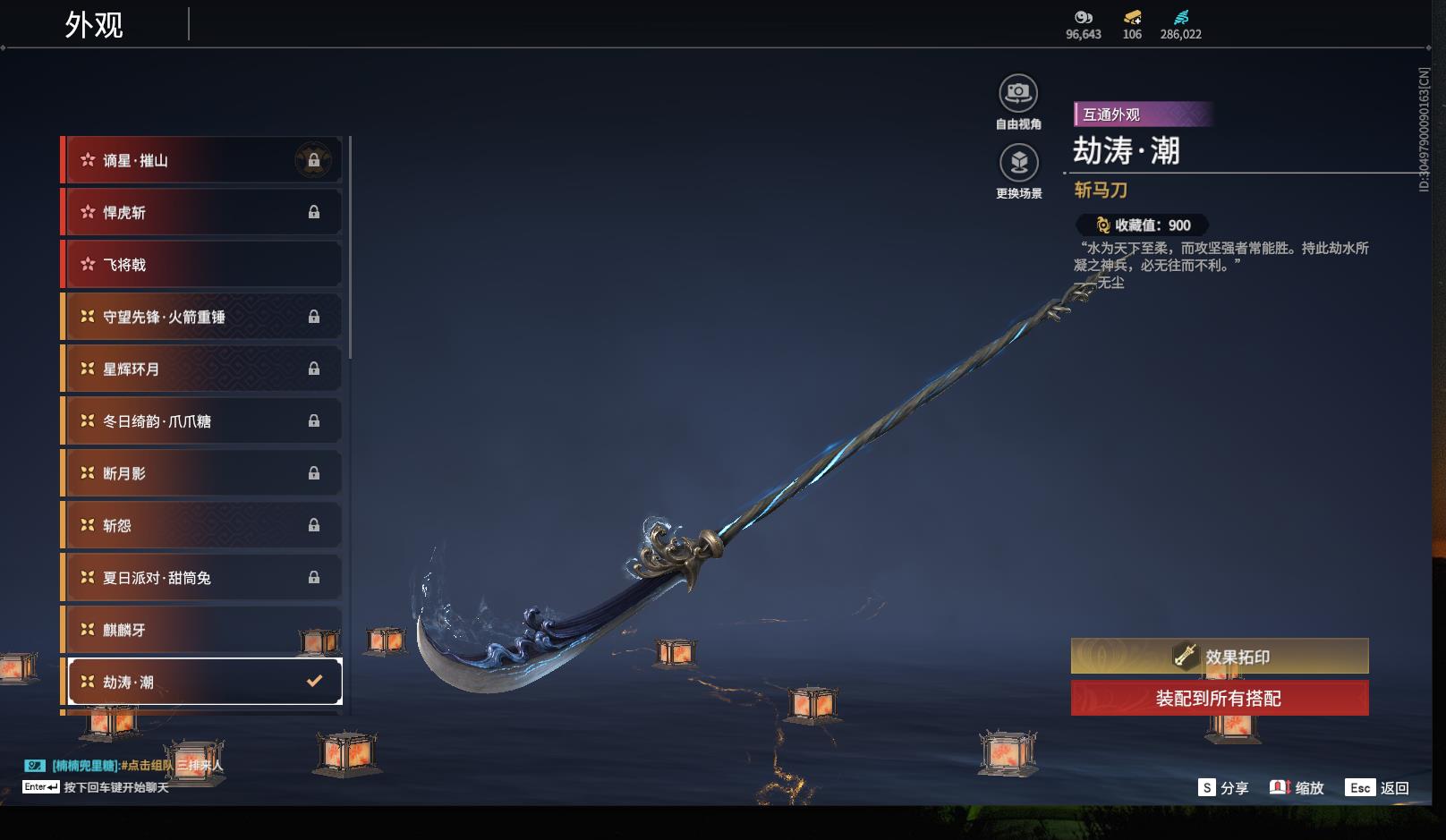Select the 星辉环月 skin entry
The image size is (1446, 840).
click(x=201, y=369)
